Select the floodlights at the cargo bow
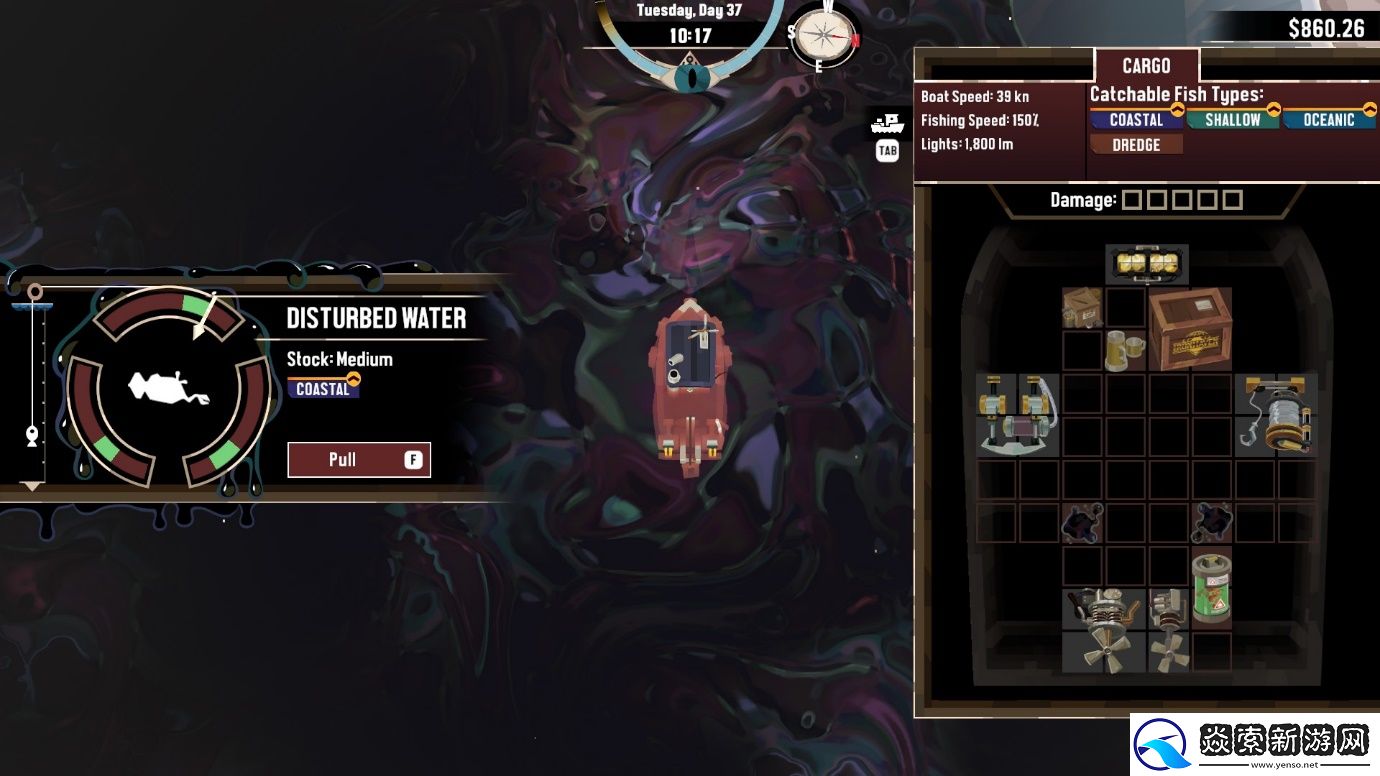Image resolution: width=1380 pixels, height=776 pixels. tap(1147, 264)
